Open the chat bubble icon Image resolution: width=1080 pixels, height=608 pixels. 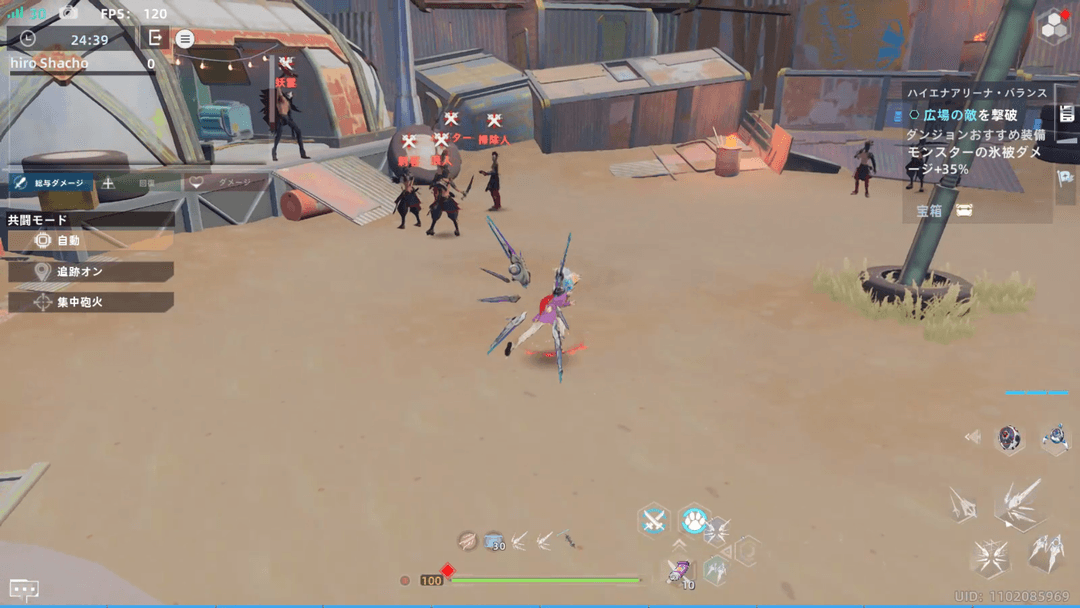tap(24, 590)
